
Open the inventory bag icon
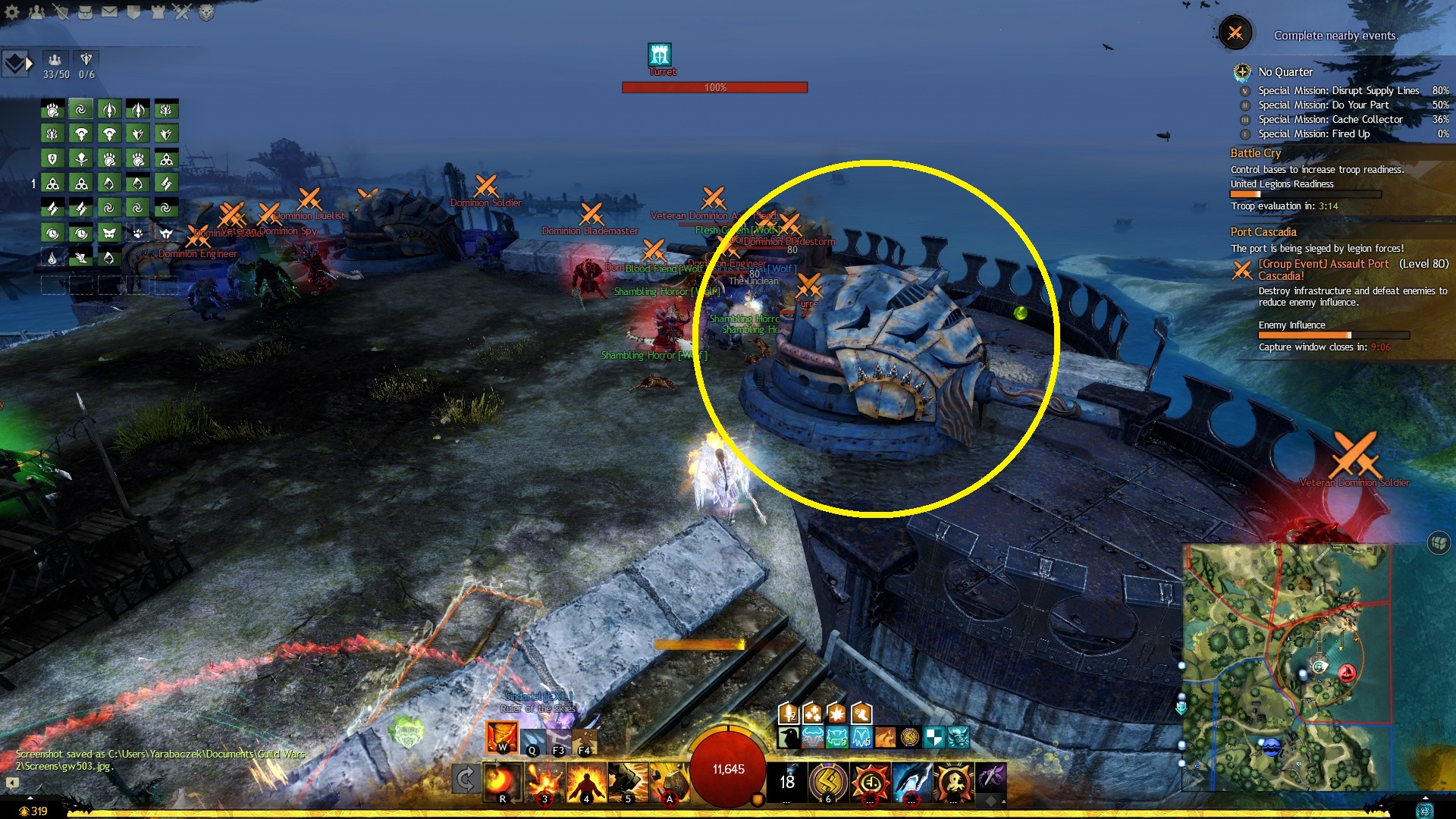[x=85, y=11]
